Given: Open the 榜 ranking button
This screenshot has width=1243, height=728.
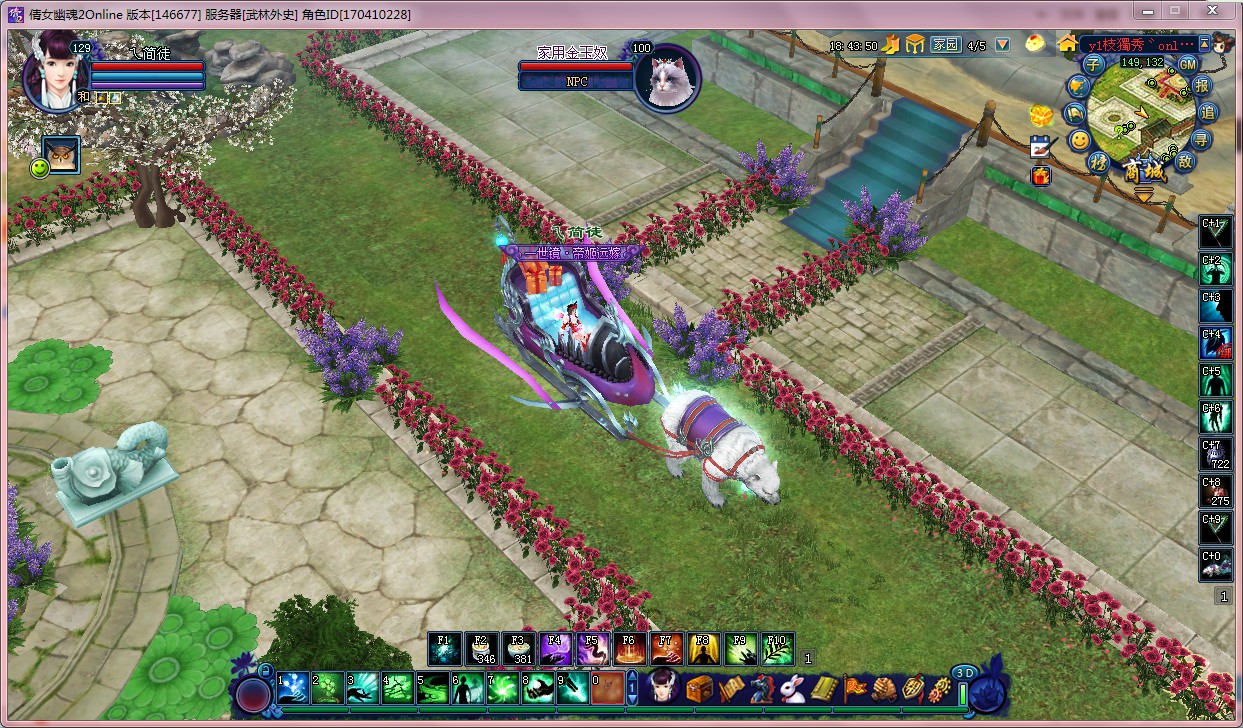Looking at the screenshot, I should tap(1099, 161).
